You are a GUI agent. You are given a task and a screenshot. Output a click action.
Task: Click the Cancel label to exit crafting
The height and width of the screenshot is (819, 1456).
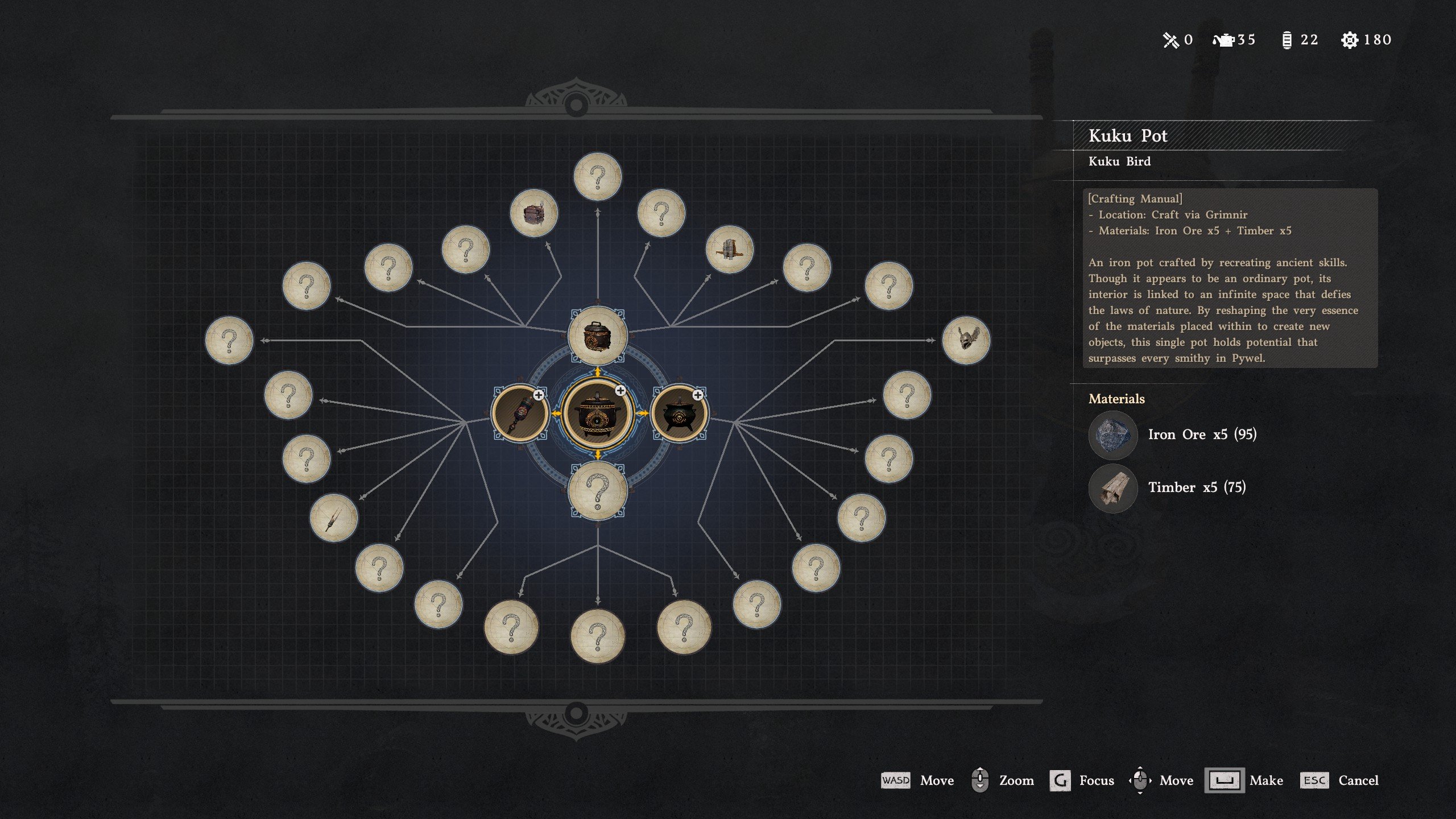pos(1358,780)
